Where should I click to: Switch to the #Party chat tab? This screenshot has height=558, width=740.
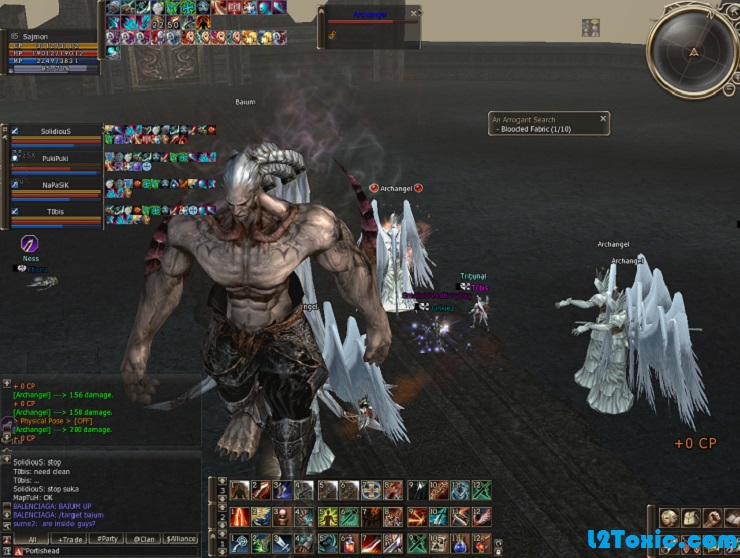coord(107,538)
